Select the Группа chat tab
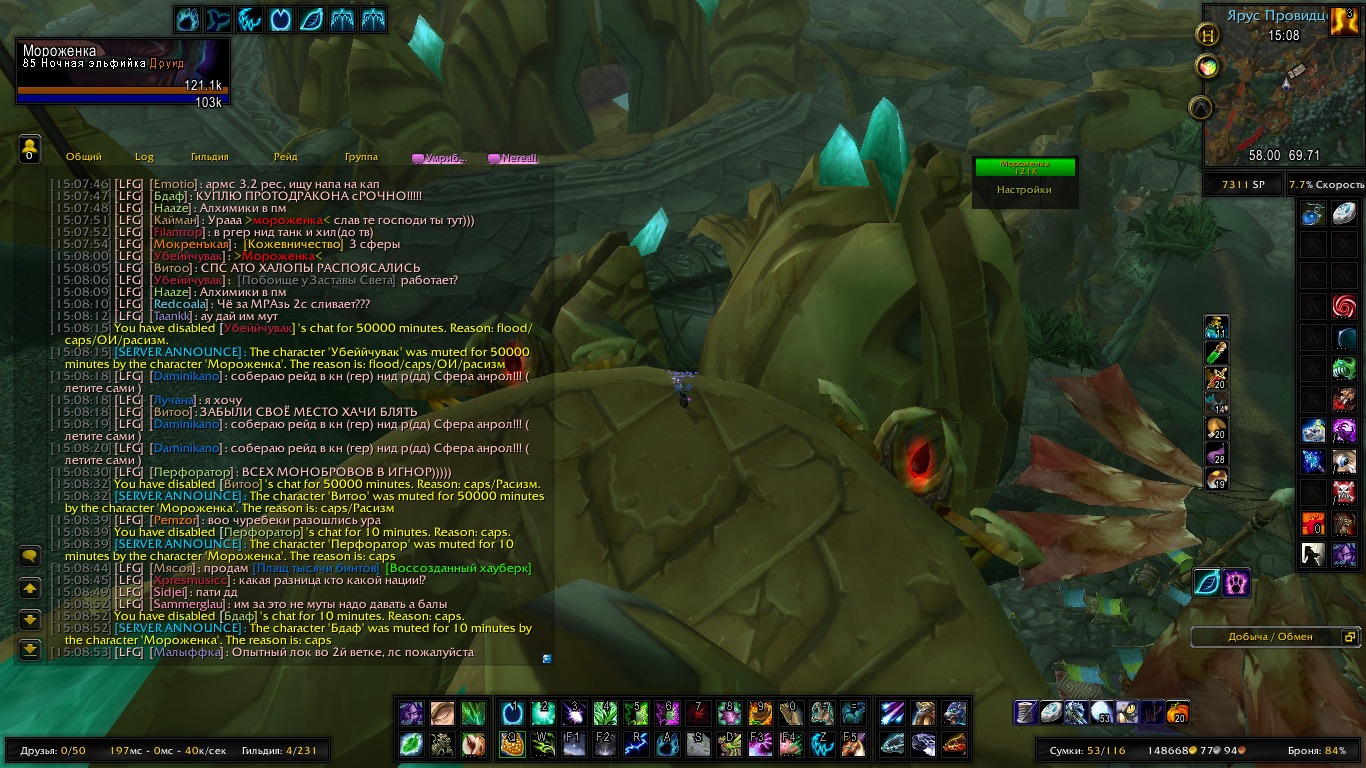Screen dimensions: 1366x768 point(361,157)
